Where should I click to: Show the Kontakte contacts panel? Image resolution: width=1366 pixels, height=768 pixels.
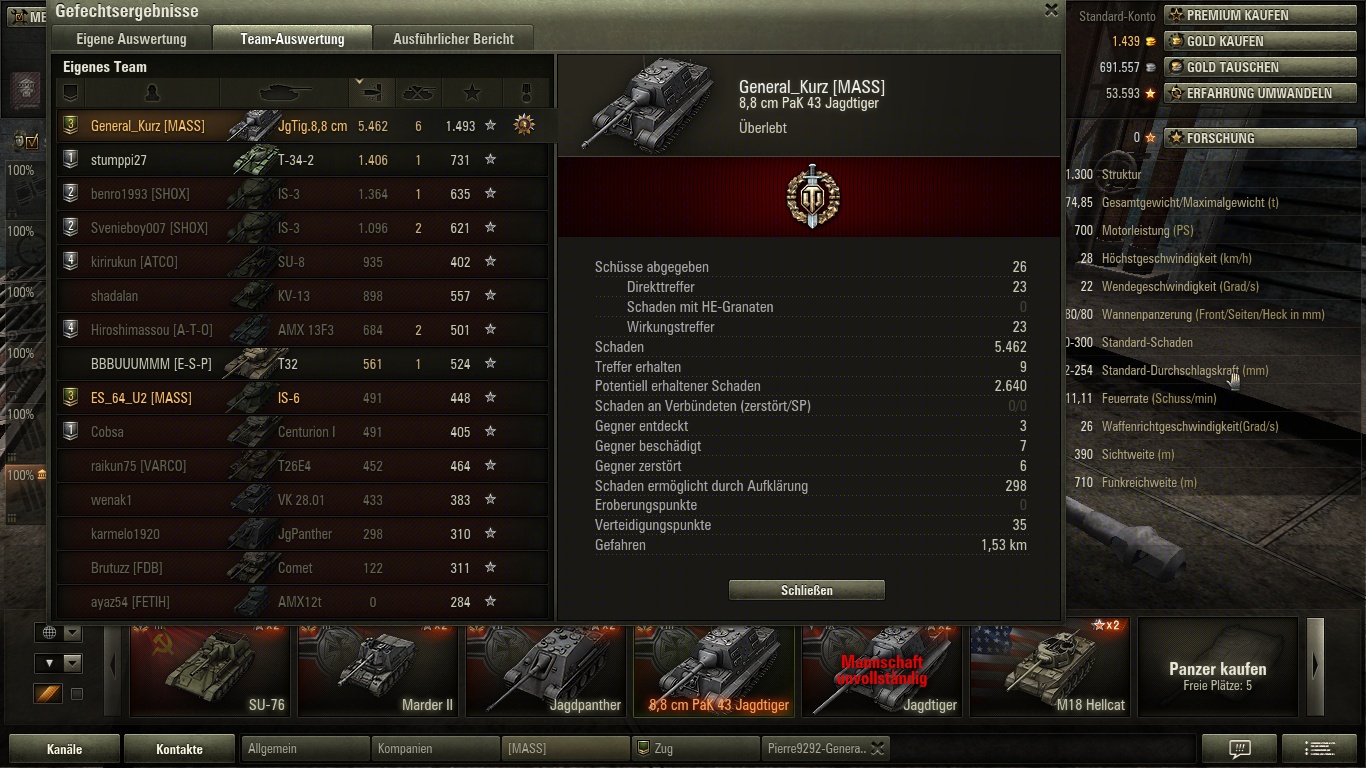(x=179, y=748)
